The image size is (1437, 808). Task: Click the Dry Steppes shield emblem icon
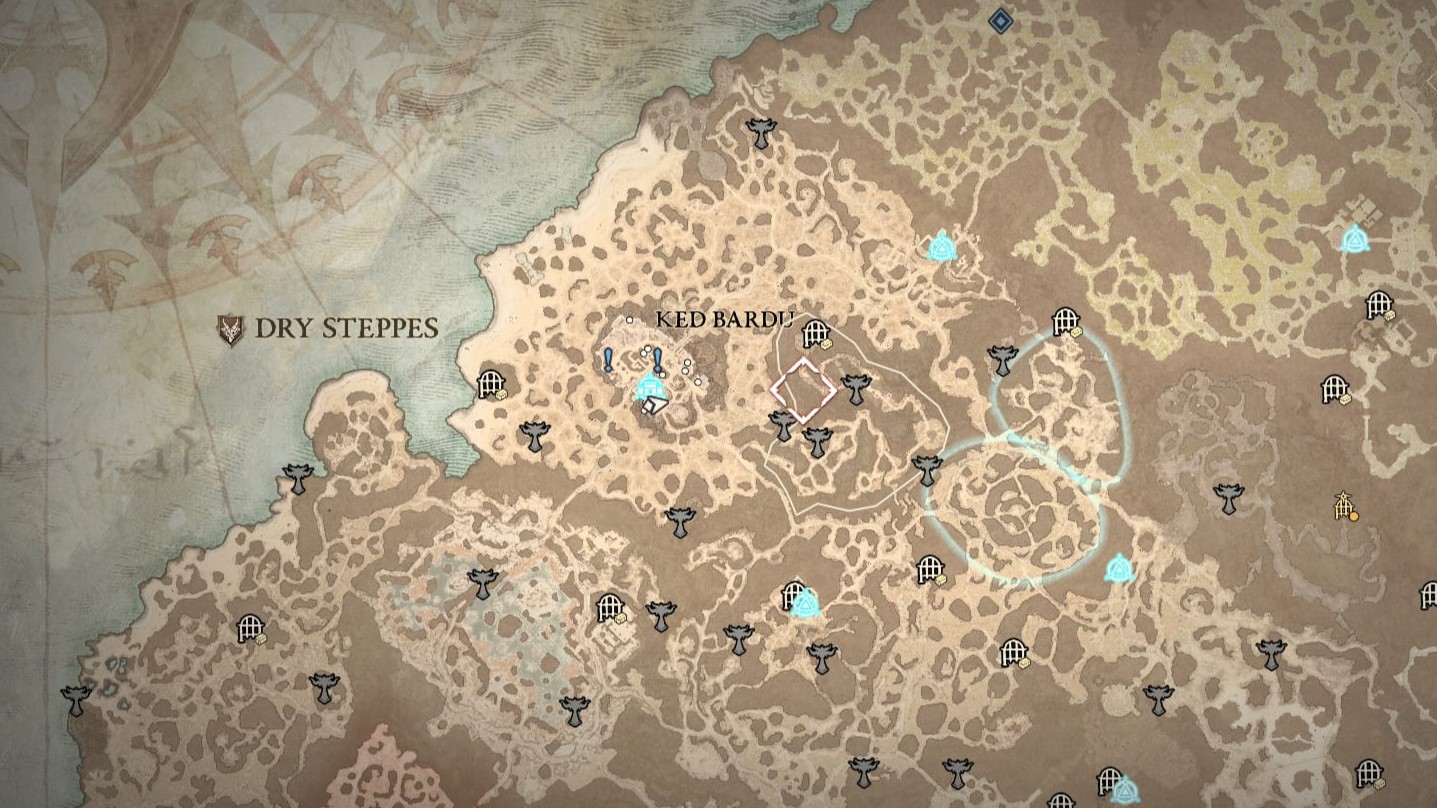coord(228,325)
